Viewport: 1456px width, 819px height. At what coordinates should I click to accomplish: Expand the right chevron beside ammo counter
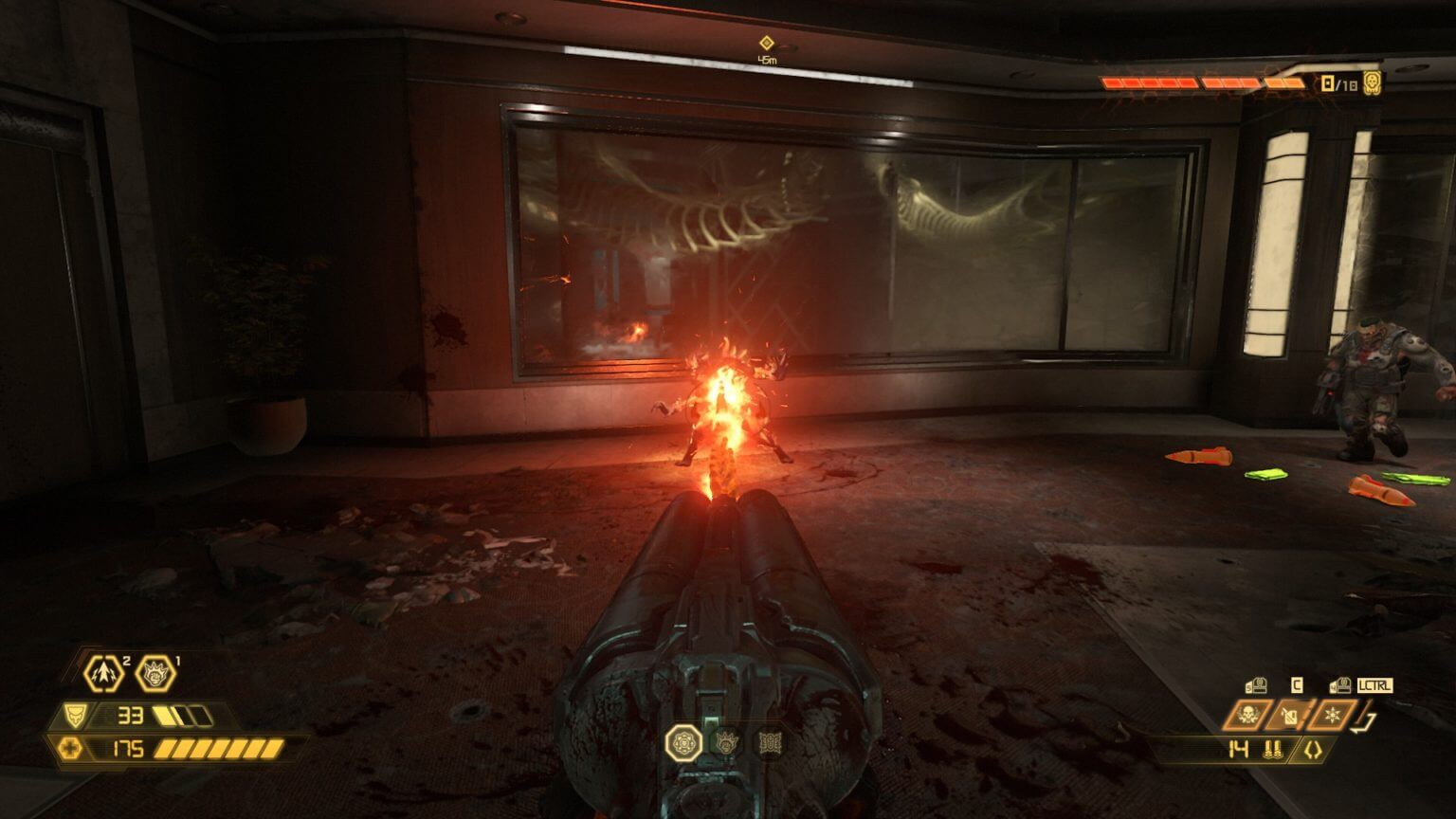pyautogui.click(x=1319, y=749)
